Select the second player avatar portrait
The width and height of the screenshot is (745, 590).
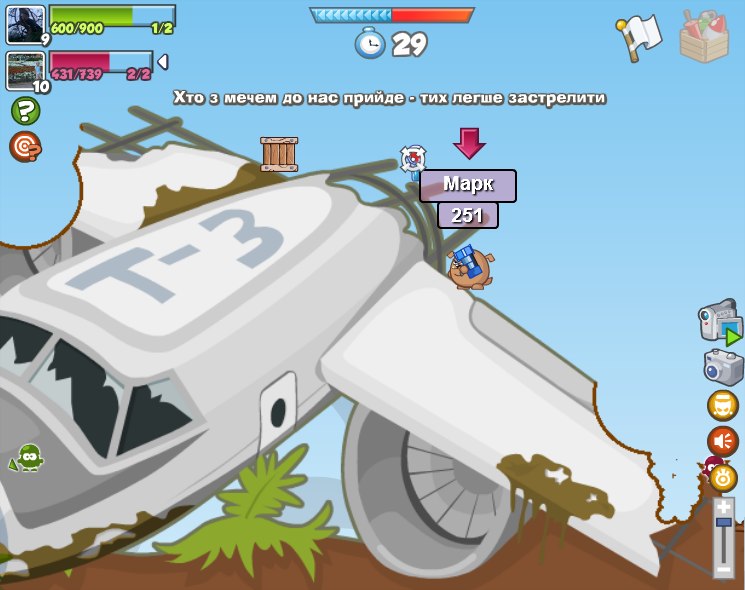26,70
